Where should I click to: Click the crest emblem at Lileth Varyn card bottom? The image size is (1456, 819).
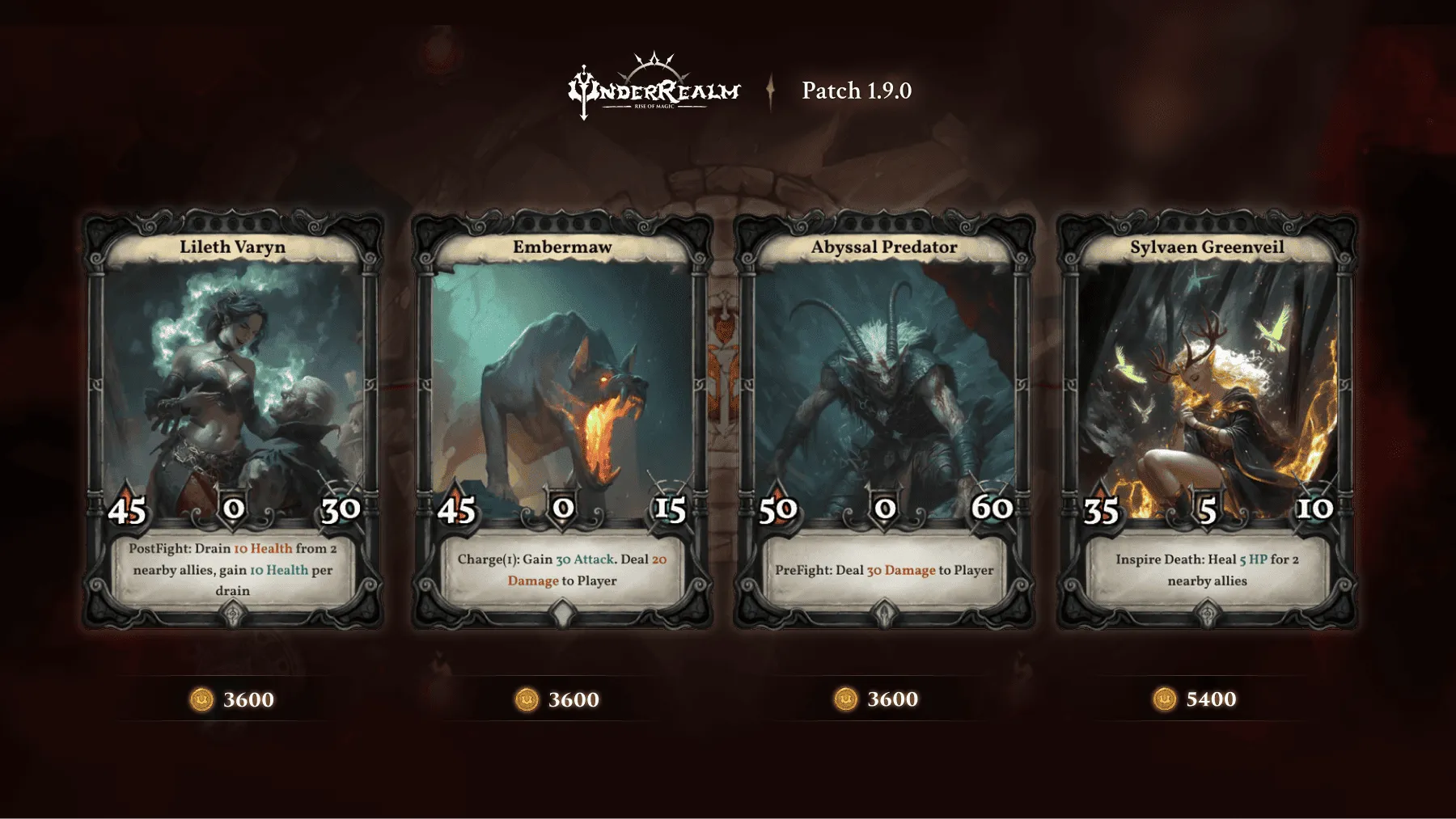[234, 615]
